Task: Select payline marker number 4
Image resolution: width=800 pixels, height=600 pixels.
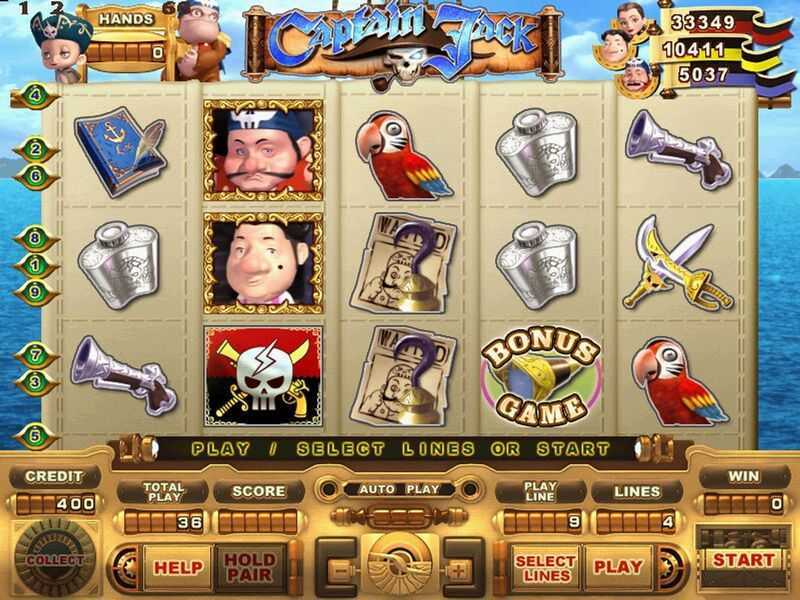Action: pyautogui.click(x=36, y=96)
